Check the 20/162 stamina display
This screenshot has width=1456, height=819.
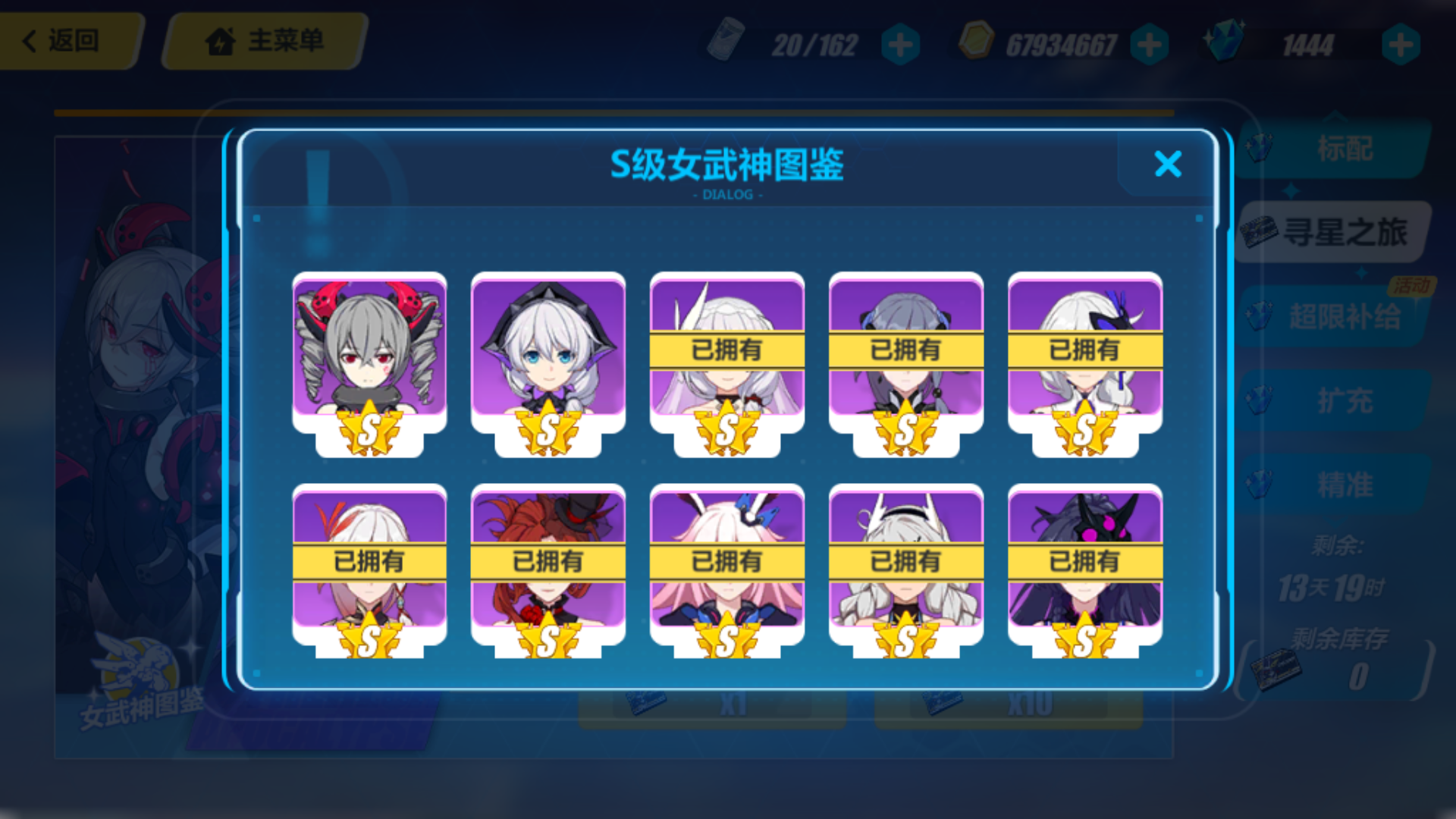[814, 44]
